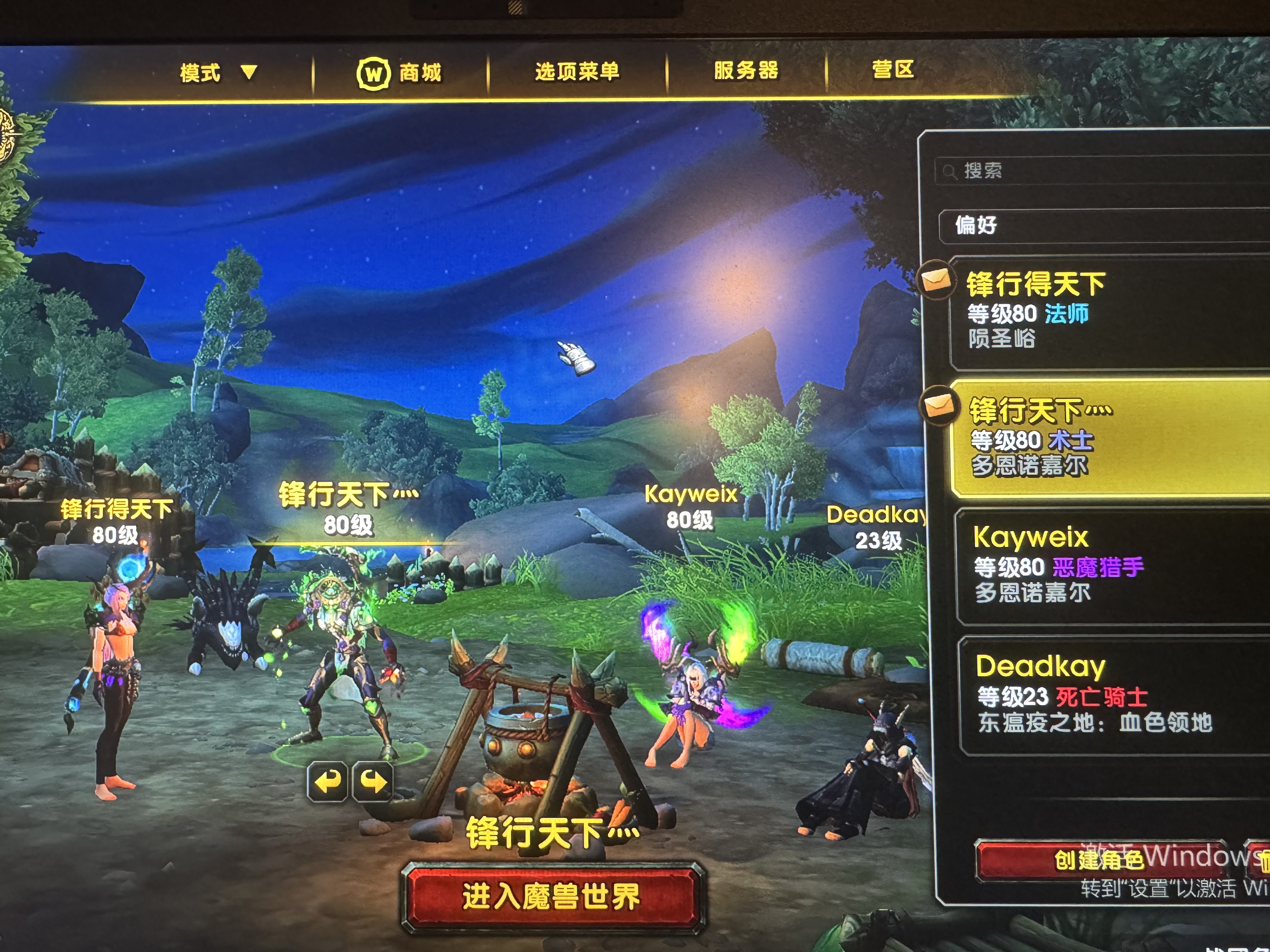The height and width of the screenshot is (952, 1270).
Task: Open the 商城 shop
Action: (x=400, y=73)
